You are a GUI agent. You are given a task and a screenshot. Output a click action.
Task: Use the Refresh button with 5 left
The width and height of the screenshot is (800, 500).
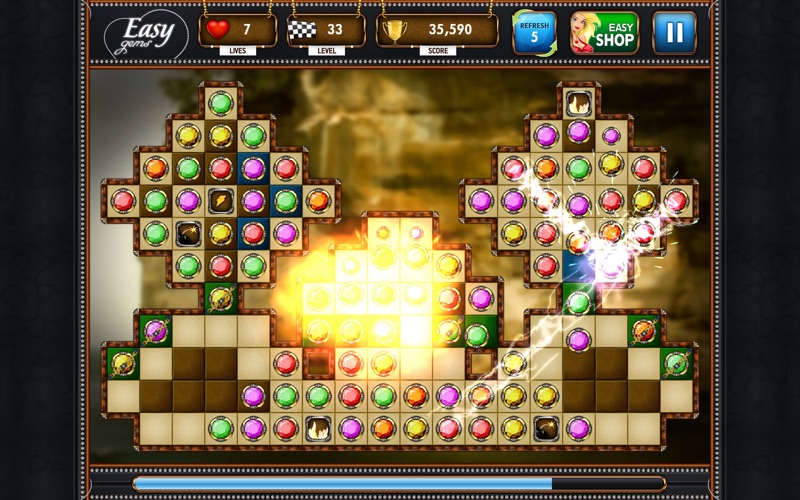534,33
